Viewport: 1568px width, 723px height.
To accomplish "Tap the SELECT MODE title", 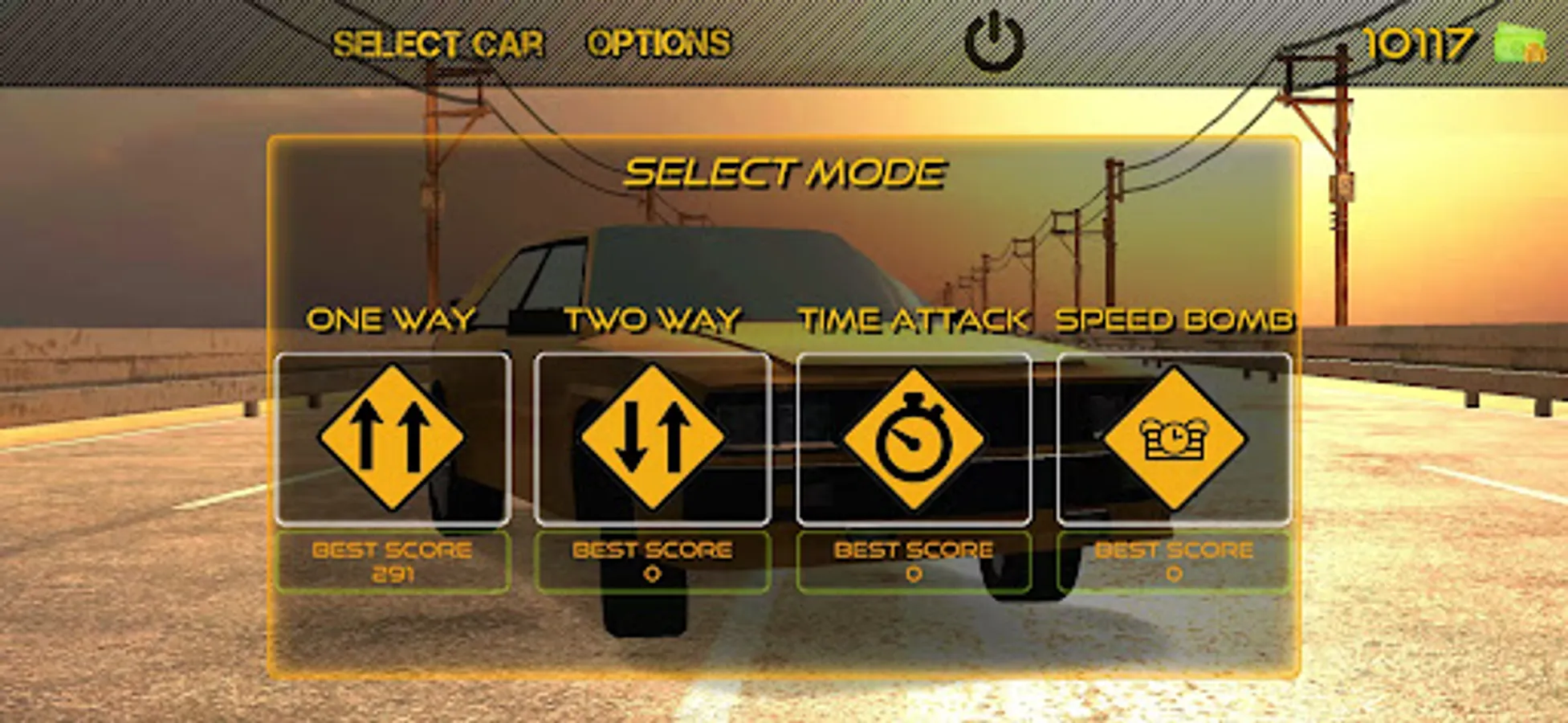I will 785,170.
